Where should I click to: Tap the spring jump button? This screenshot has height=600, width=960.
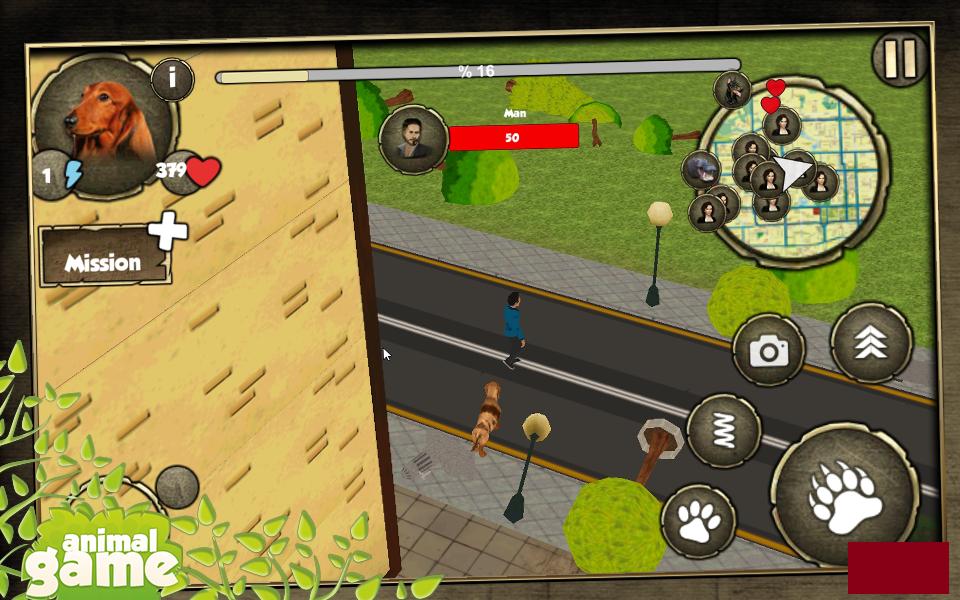tap(724, 432)
